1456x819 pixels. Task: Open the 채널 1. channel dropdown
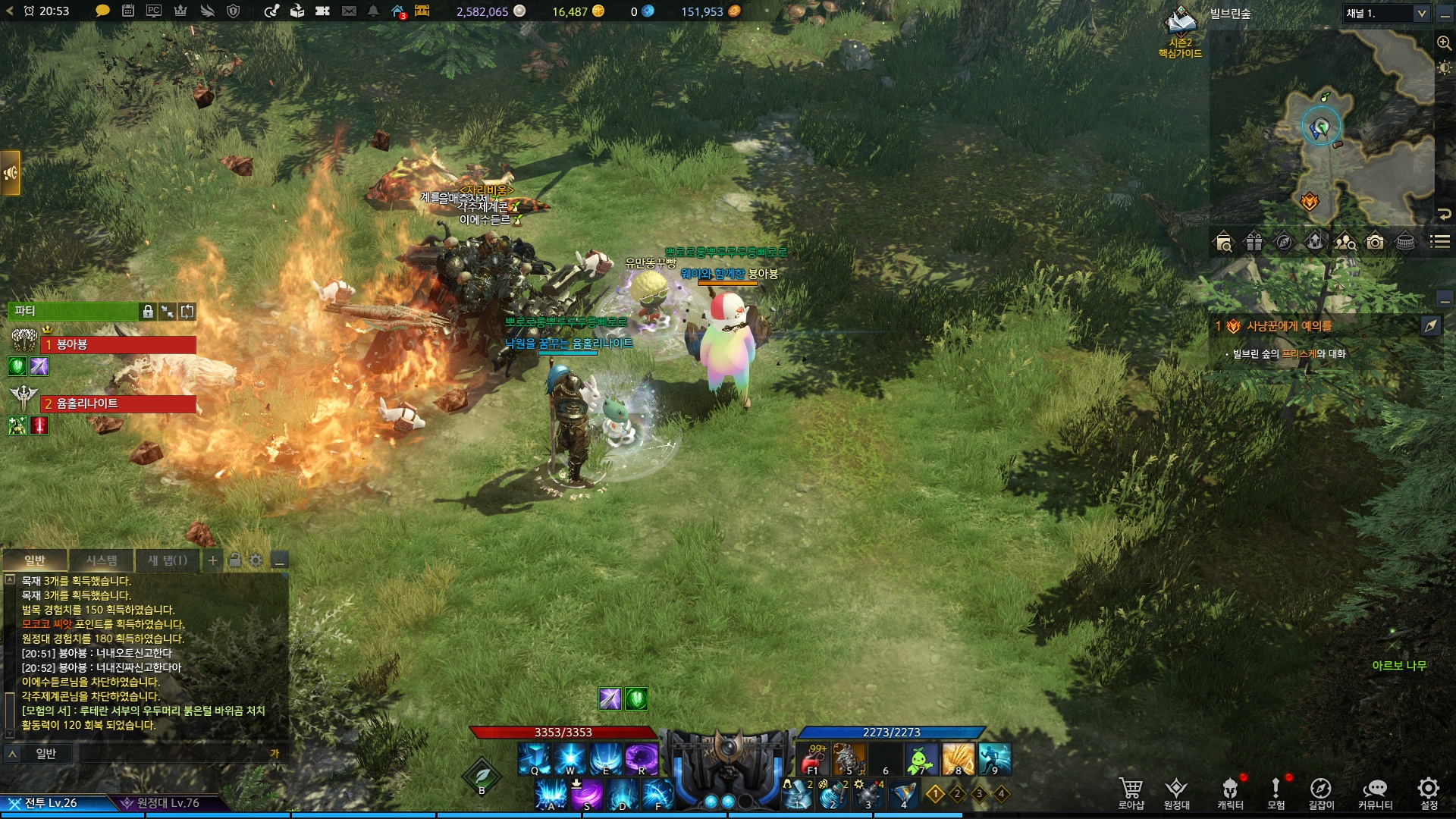coord(1386,13)
